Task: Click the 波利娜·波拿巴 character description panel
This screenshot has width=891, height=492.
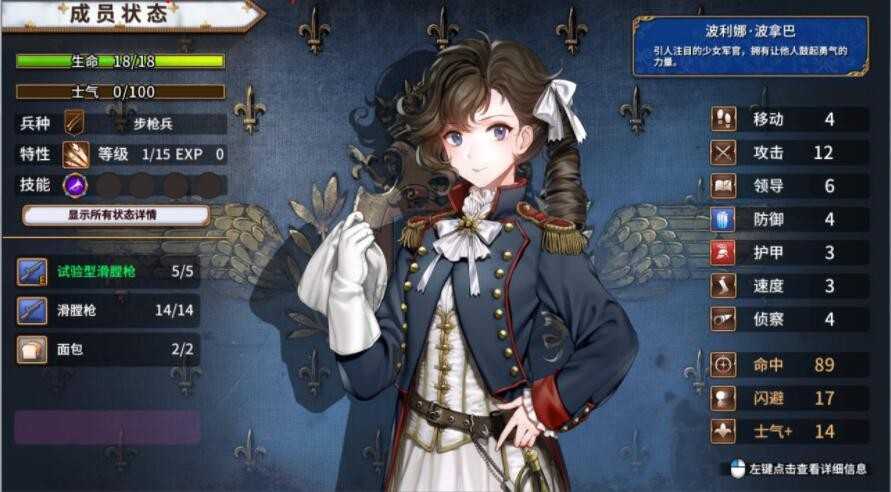Action: (x=749, y=46)
